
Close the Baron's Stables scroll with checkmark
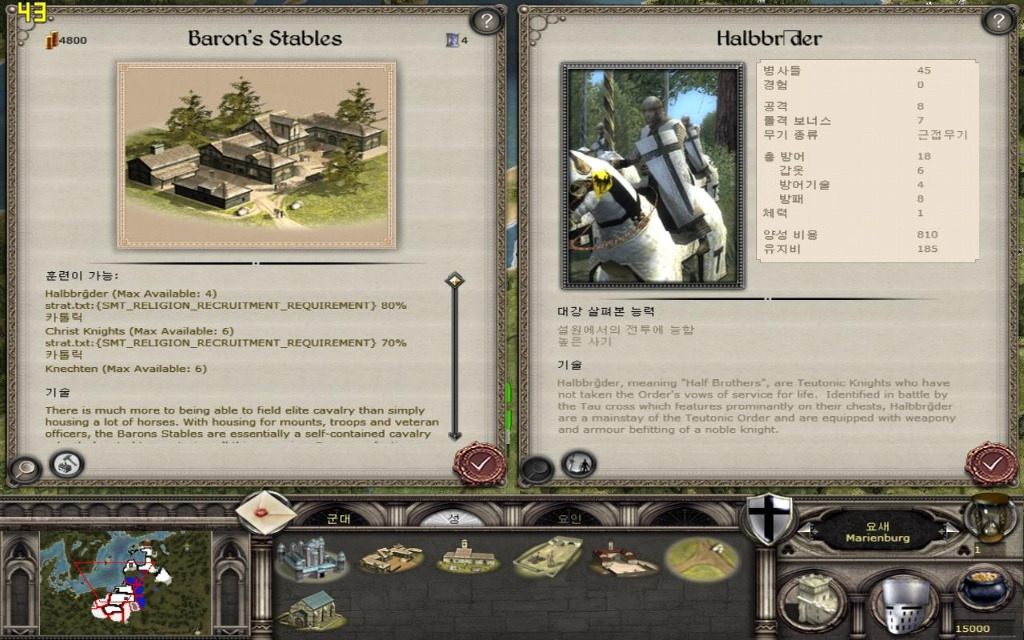479,463
